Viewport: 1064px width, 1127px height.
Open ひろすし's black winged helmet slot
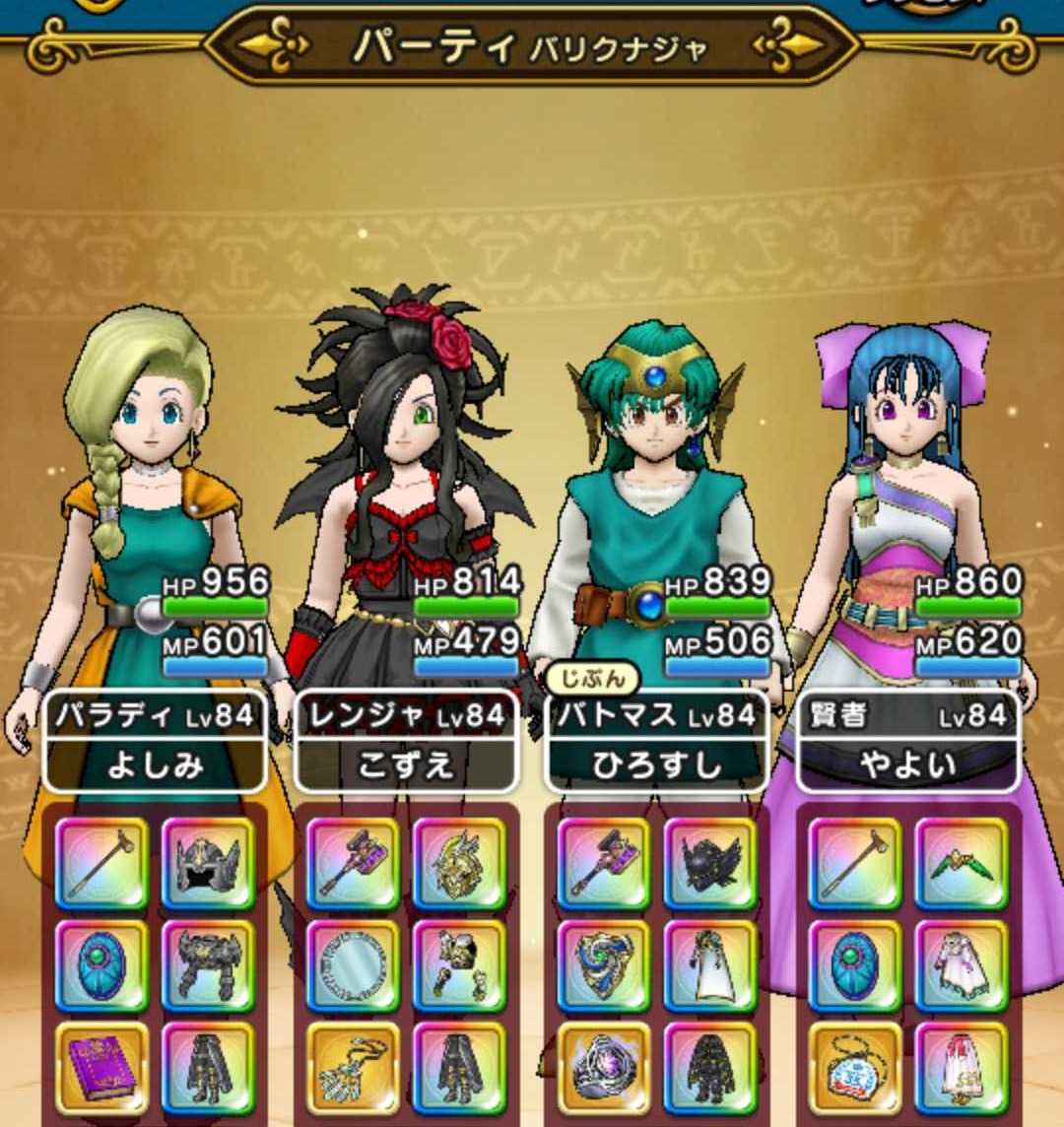(710, 863)
